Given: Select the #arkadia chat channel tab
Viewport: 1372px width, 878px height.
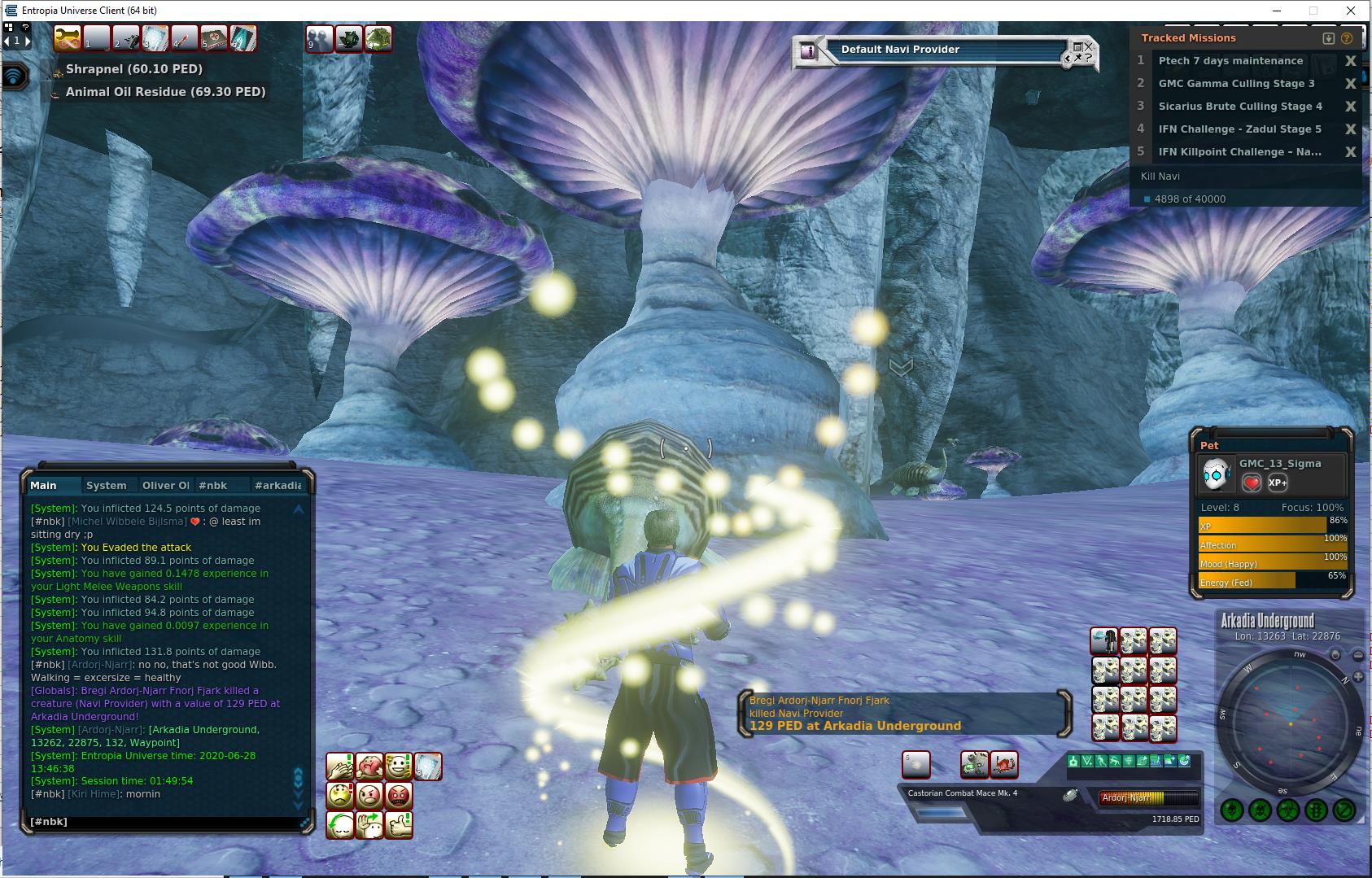Looking at the screenshot, I should [x=277, y=486].
